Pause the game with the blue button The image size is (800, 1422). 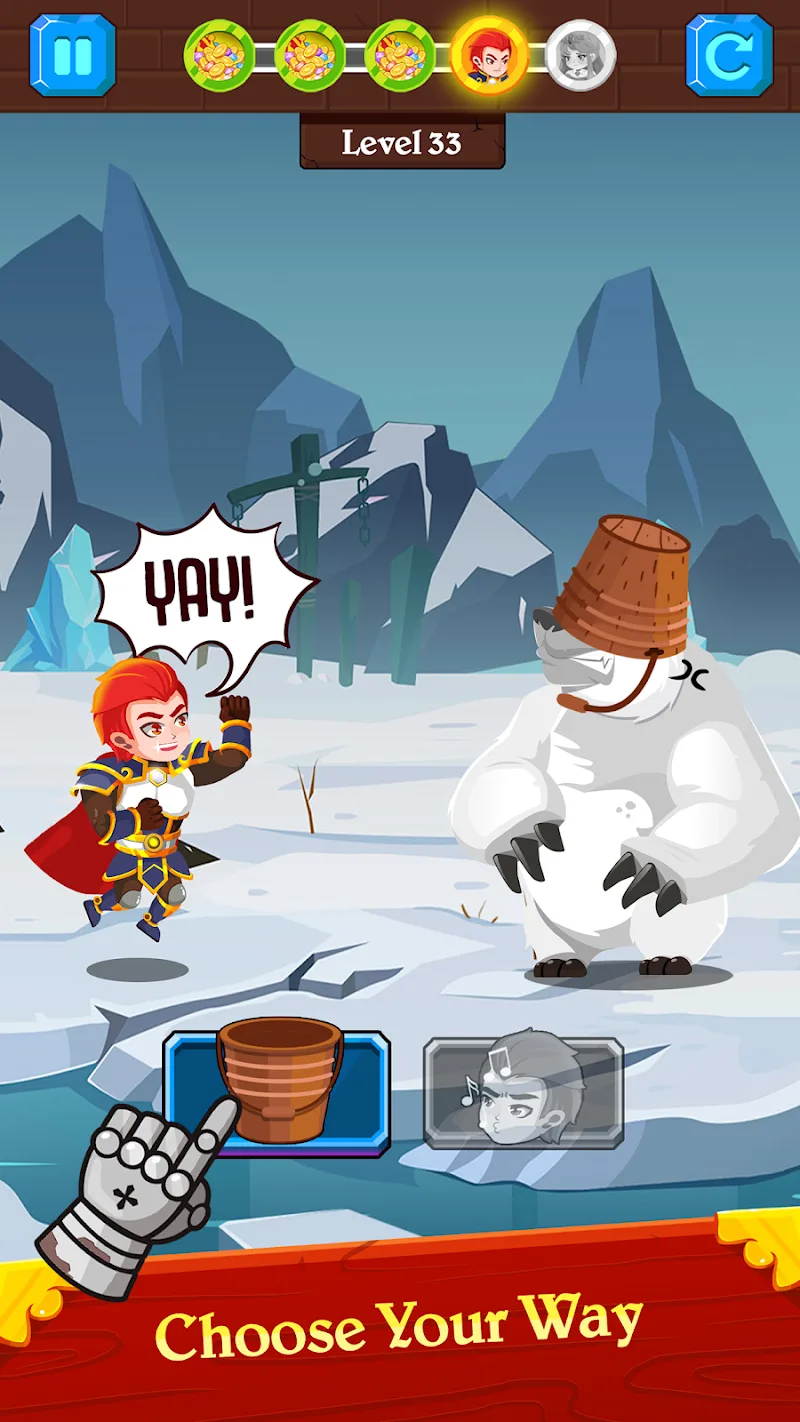point(72,55)
